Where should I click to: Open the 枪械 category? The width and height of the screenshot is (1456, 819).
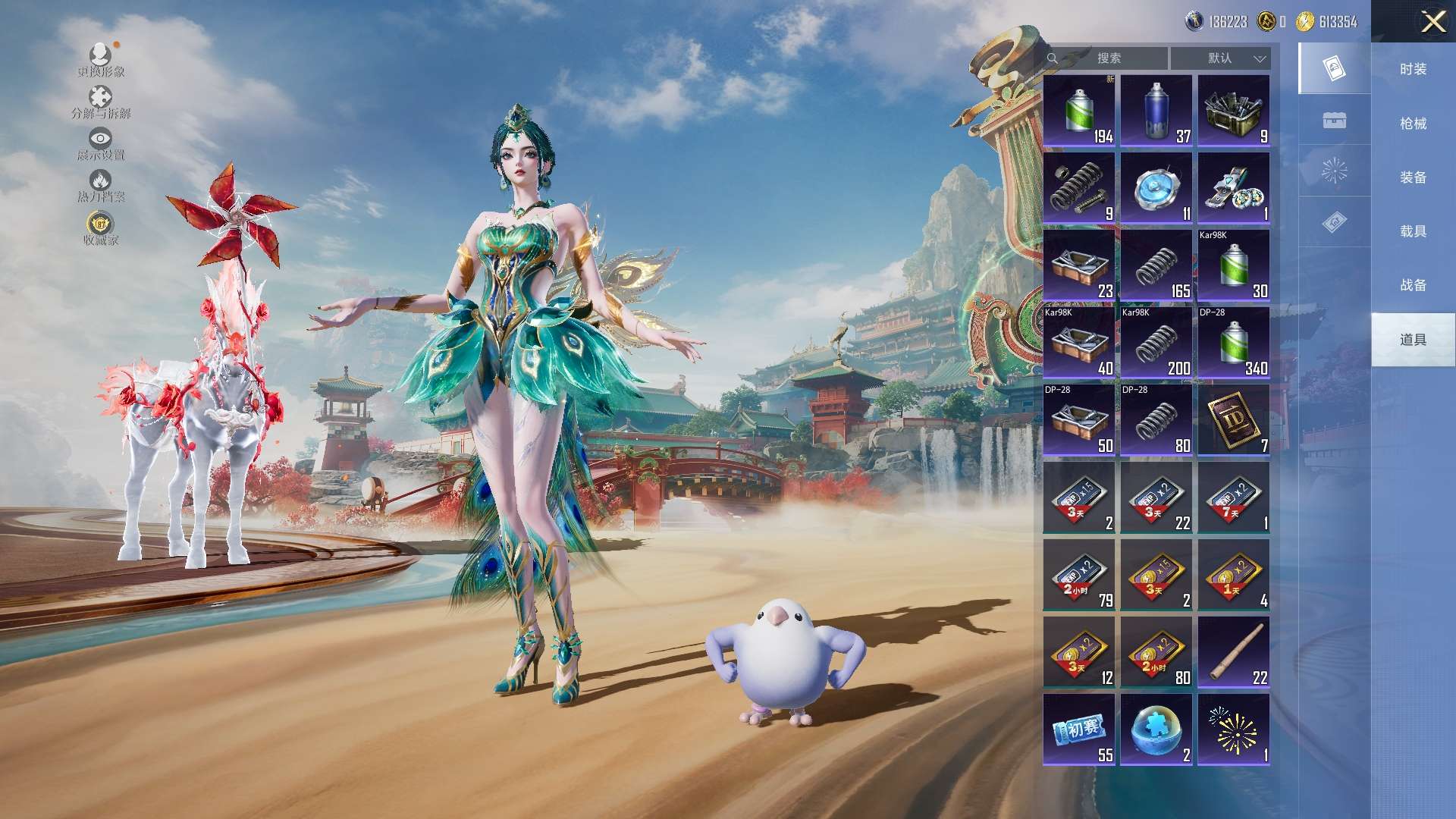[1413, 123]
